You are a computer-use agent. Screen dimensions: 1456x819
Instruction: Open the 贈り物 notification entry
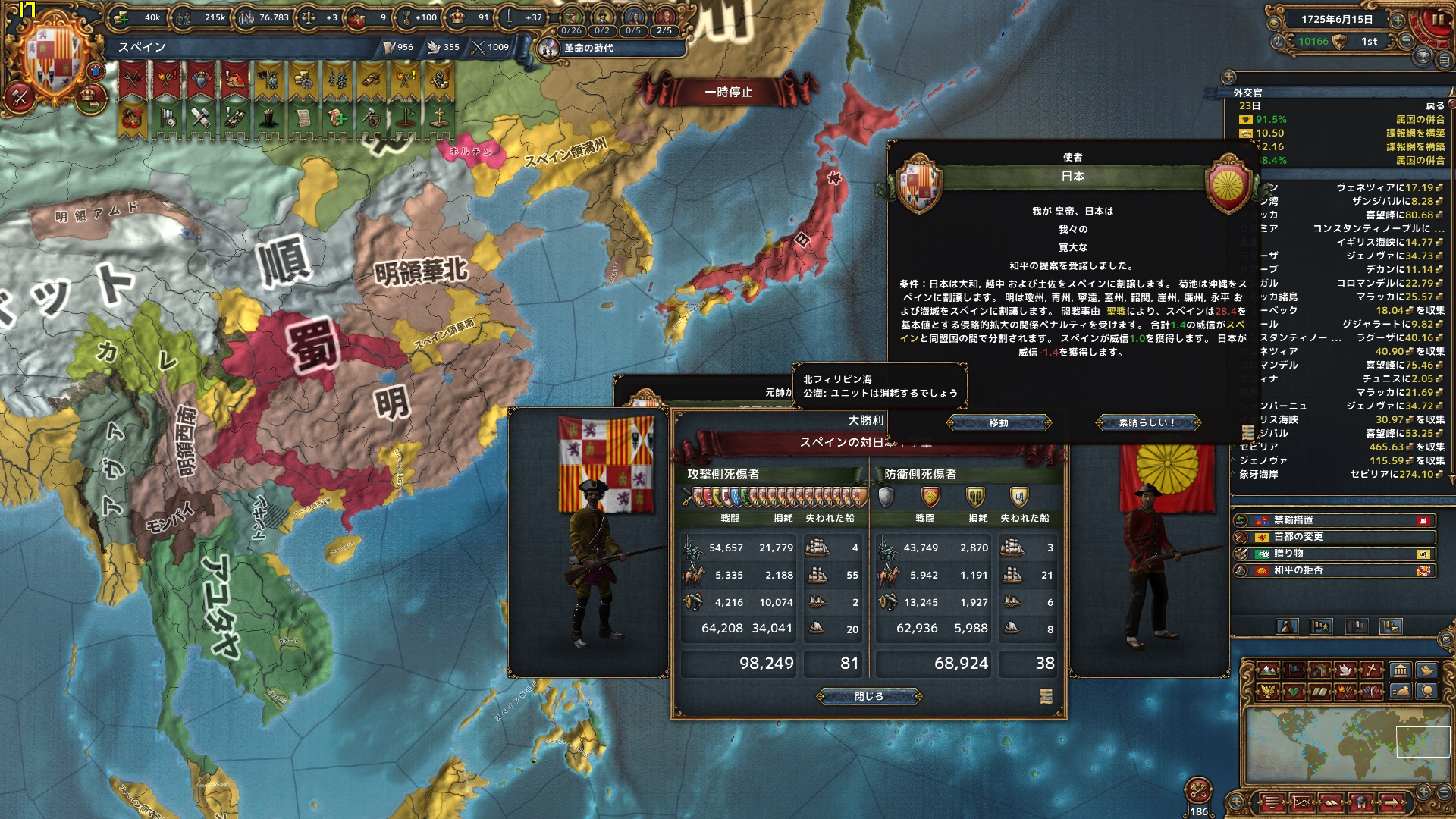(1333, 554)
